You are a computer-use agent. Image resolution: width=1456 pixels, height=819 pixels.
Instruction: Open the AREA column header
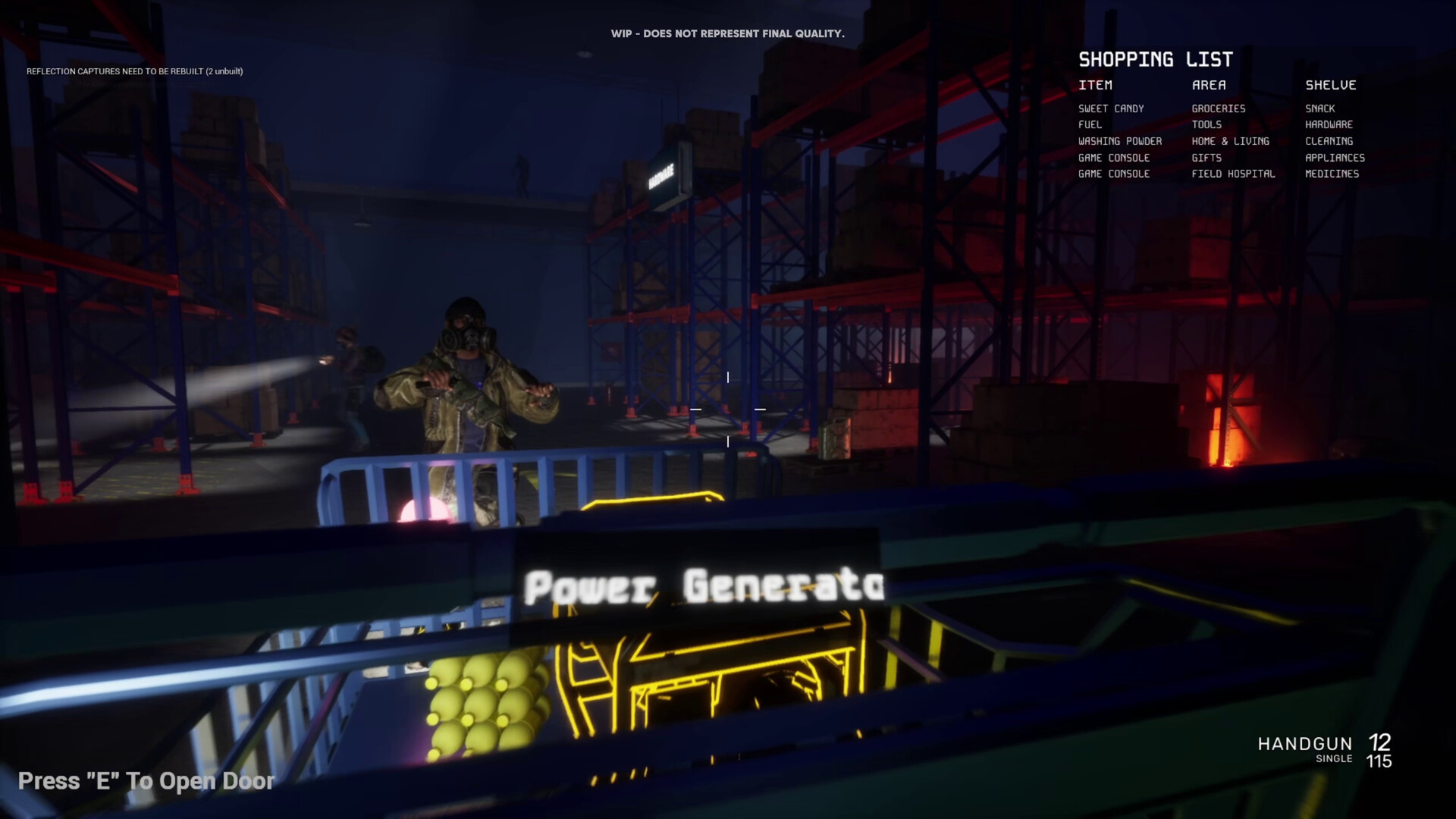[x=1210, y=85]
